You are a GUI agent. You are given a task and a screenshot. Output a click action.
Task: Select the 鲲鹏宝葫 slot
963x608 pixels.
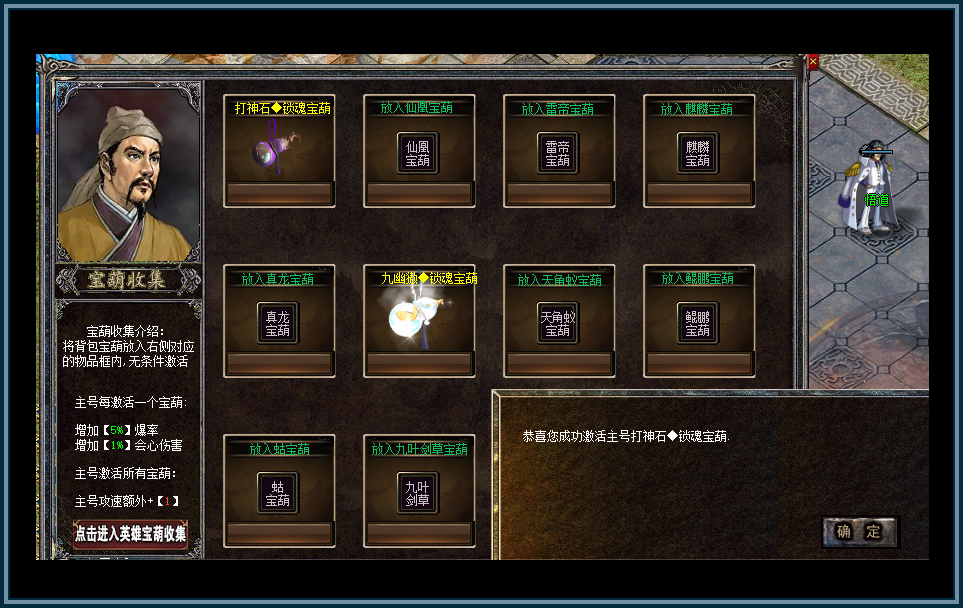coord(698,323)
